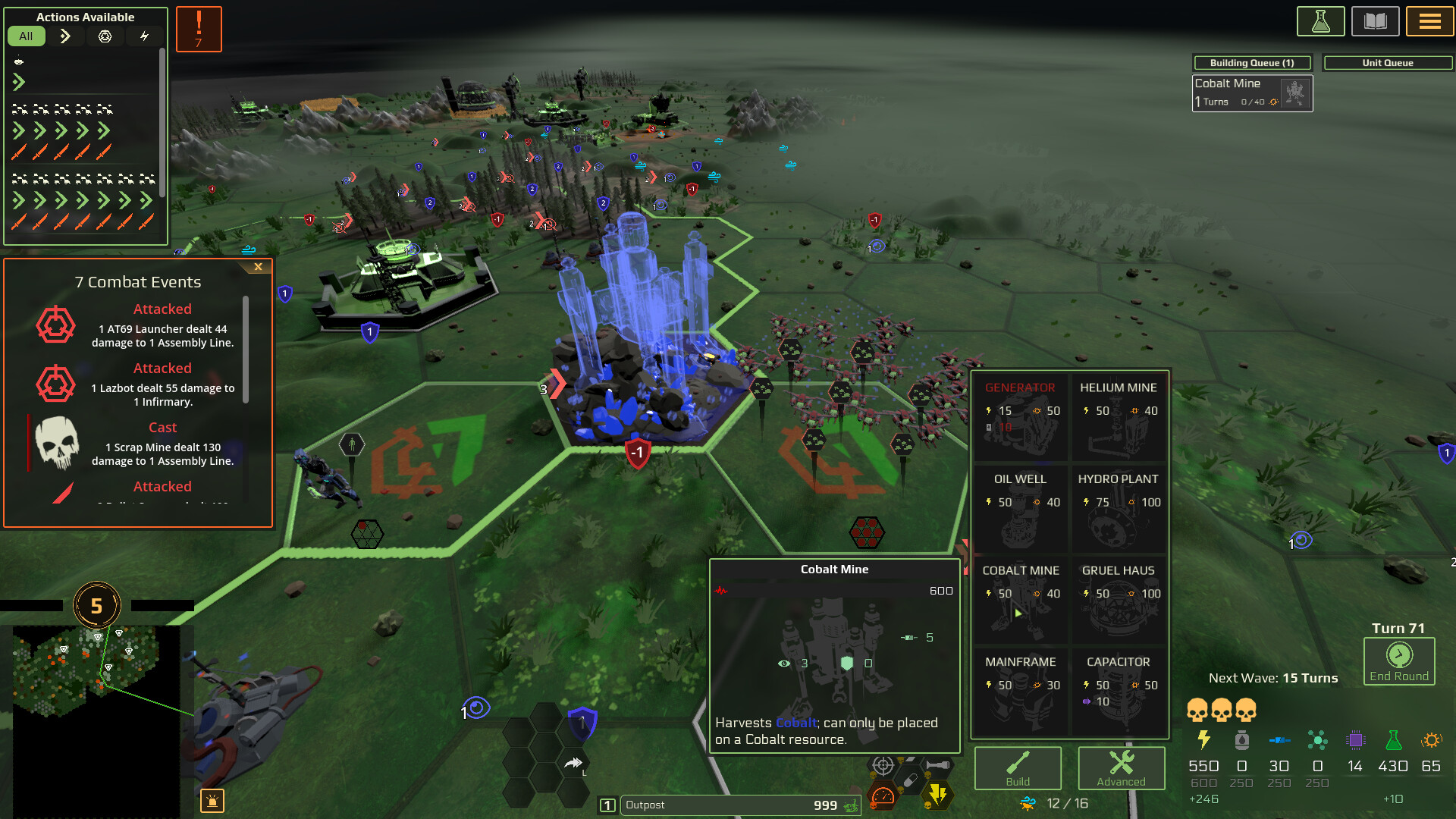Click the End Round button

(x=1398, y=661)
